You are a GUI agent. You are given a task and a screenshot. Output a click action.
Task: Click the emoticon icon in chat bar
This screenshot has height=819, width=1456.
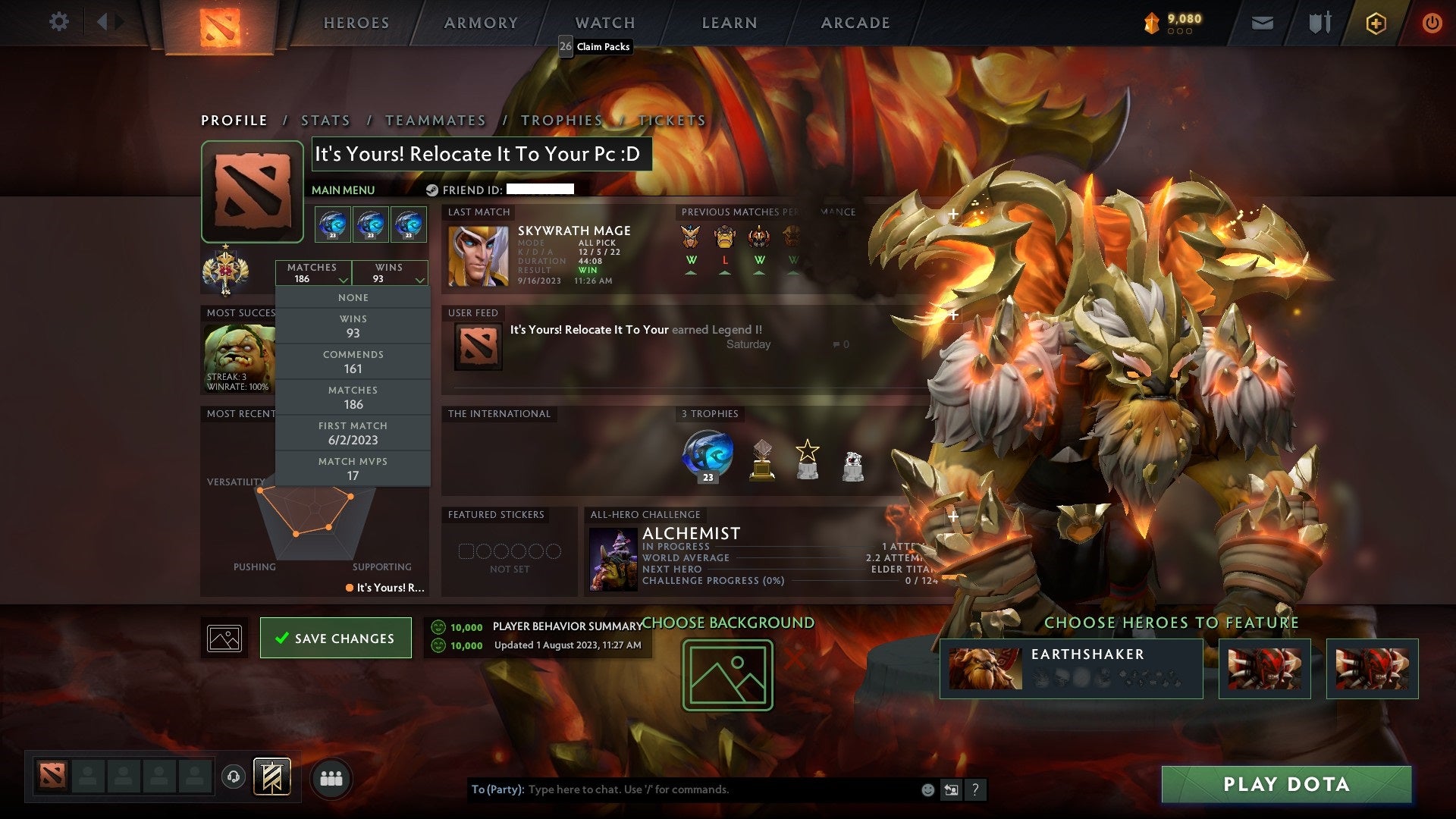(927, 789)
